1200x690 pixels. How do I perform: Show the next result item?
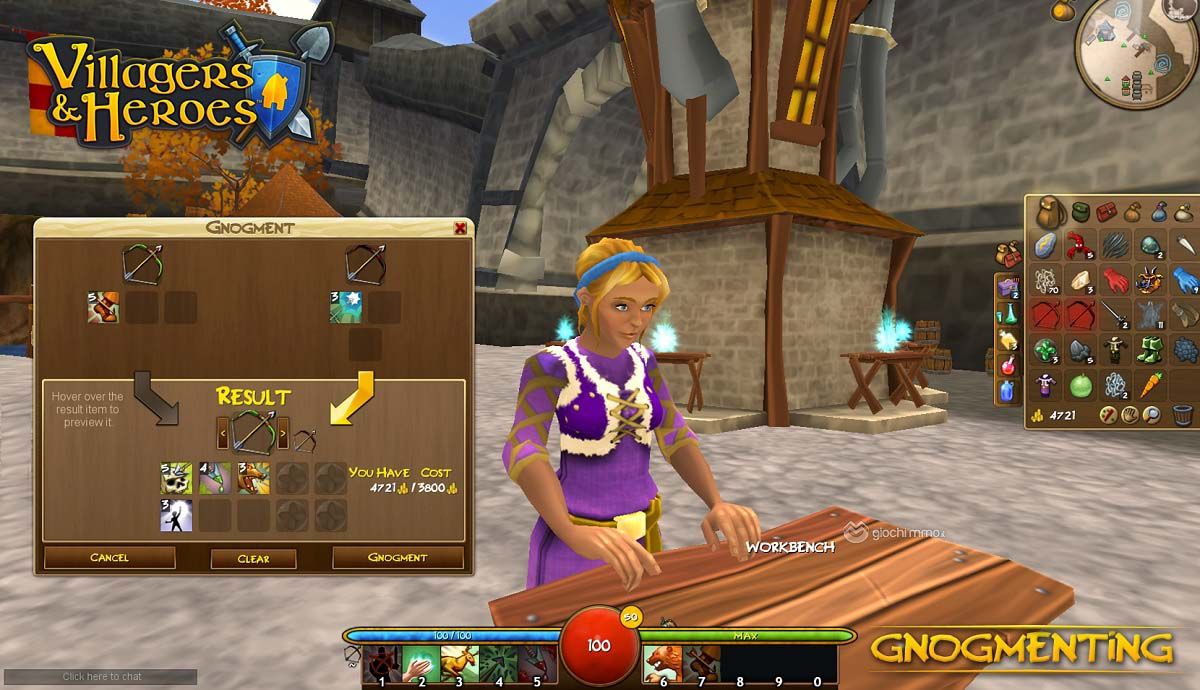click(282, 434)
